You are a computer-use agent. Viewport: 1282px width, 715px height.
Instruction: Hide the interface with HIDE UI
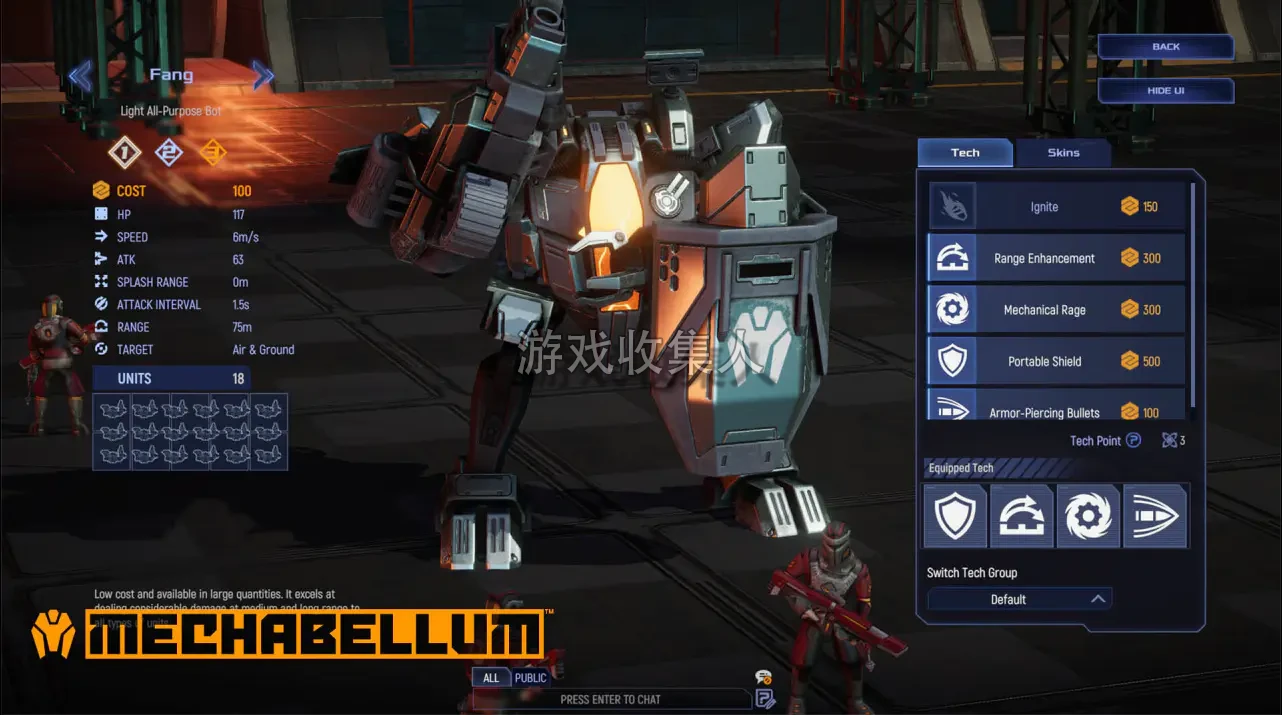pos(1165,91)
